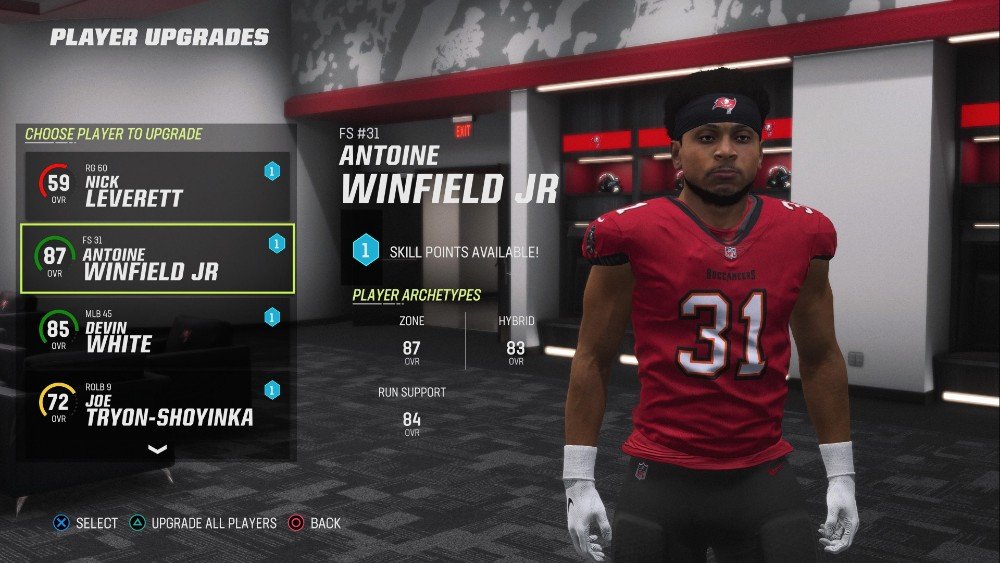Choose Antoine Winfield Jr to upgrade
Viewport: 1000px width, 563px height.
tap(155, 258)
